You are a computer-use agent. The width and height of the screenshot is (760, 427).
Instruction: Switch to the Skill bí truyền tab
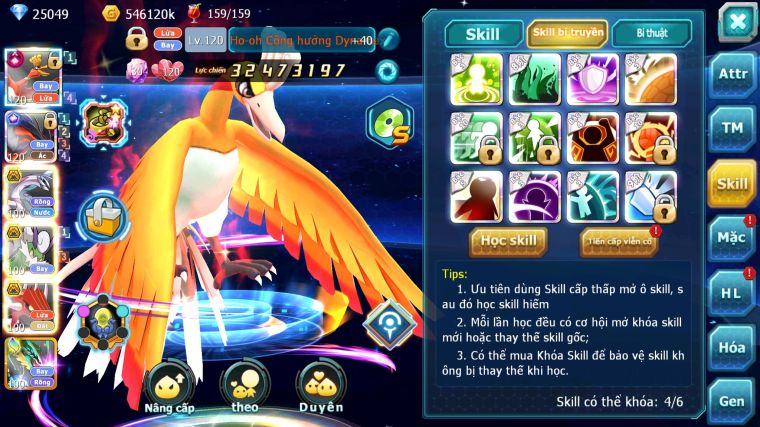coord(567,33)
